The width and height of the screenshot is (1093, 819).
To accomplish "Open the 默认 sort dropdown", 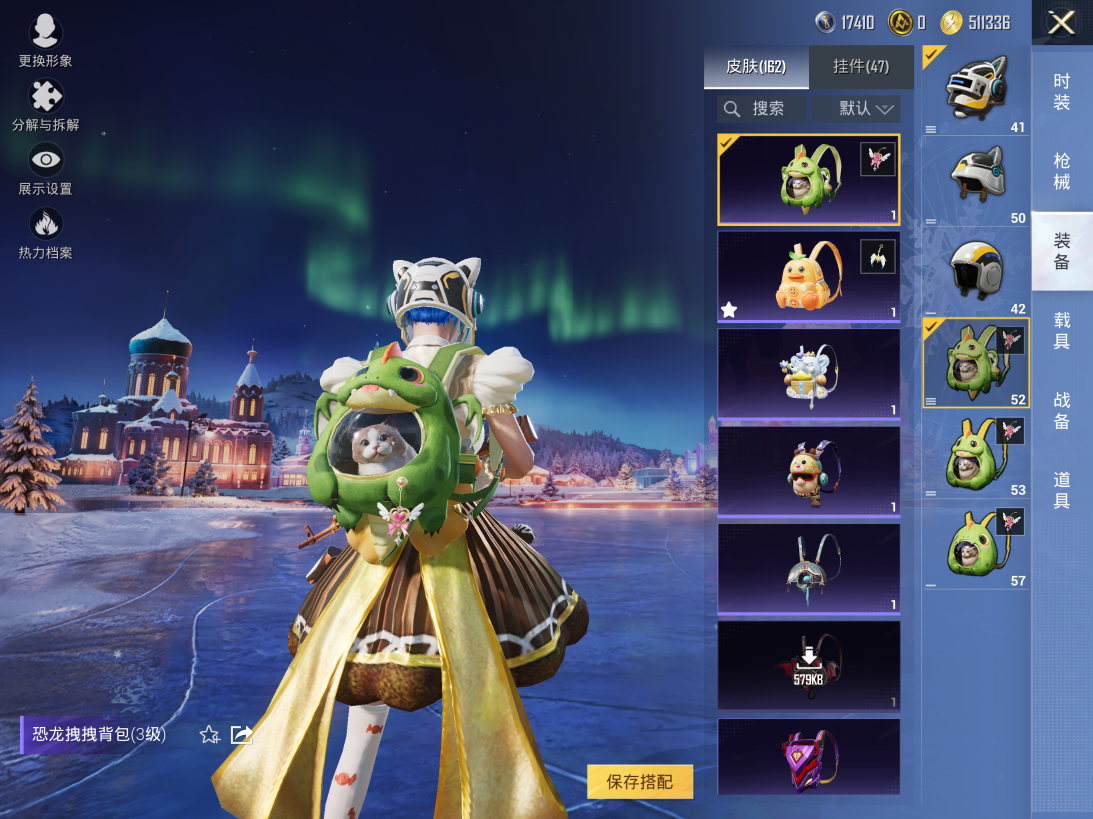I will tap(856, 109).
